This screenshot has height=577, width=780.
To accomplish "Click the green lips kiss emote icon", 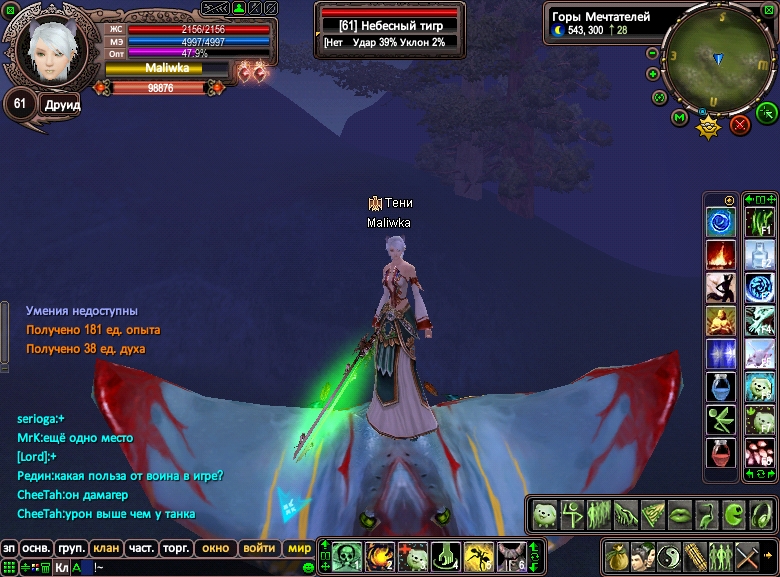I will click(679, 515).
